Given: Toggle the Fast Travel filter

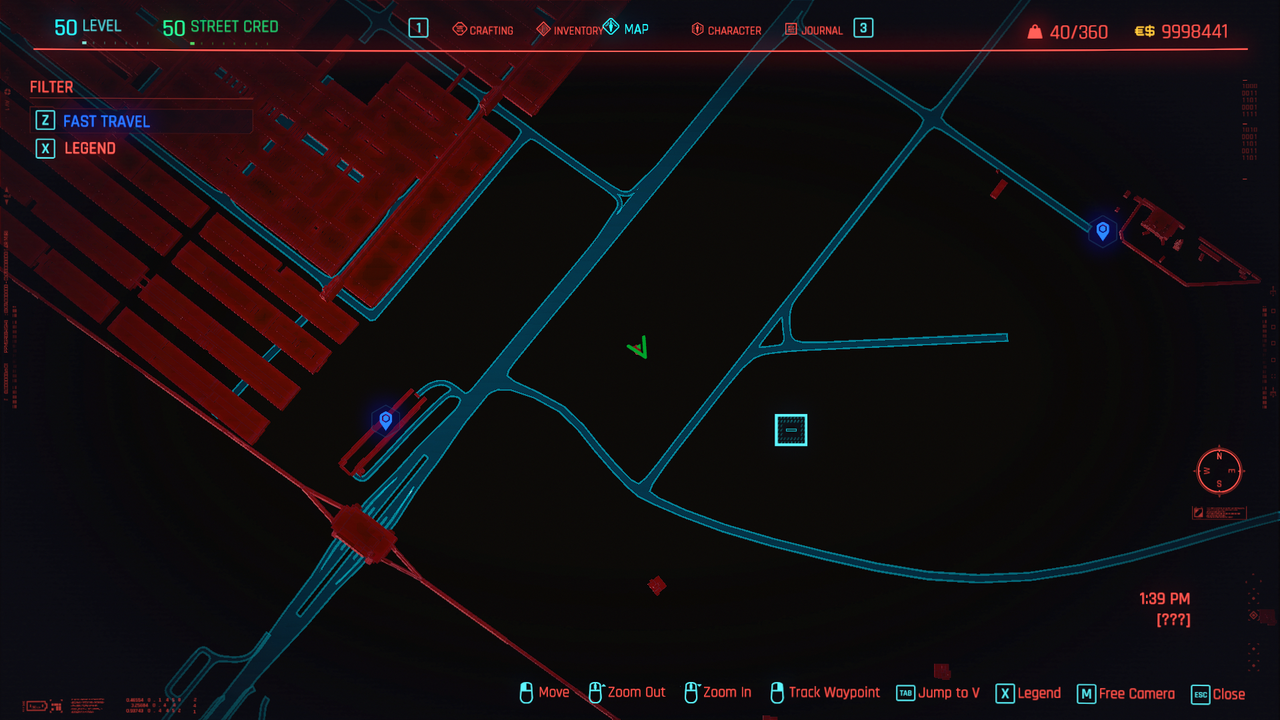Looking at the screenshot, I should pos(106,121).
